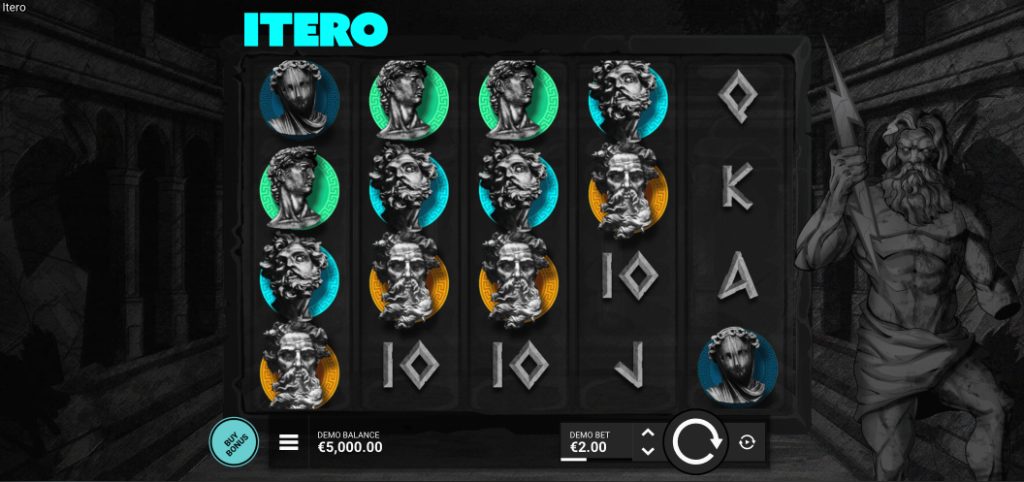Open the hamburger game menu

(289, 442)
